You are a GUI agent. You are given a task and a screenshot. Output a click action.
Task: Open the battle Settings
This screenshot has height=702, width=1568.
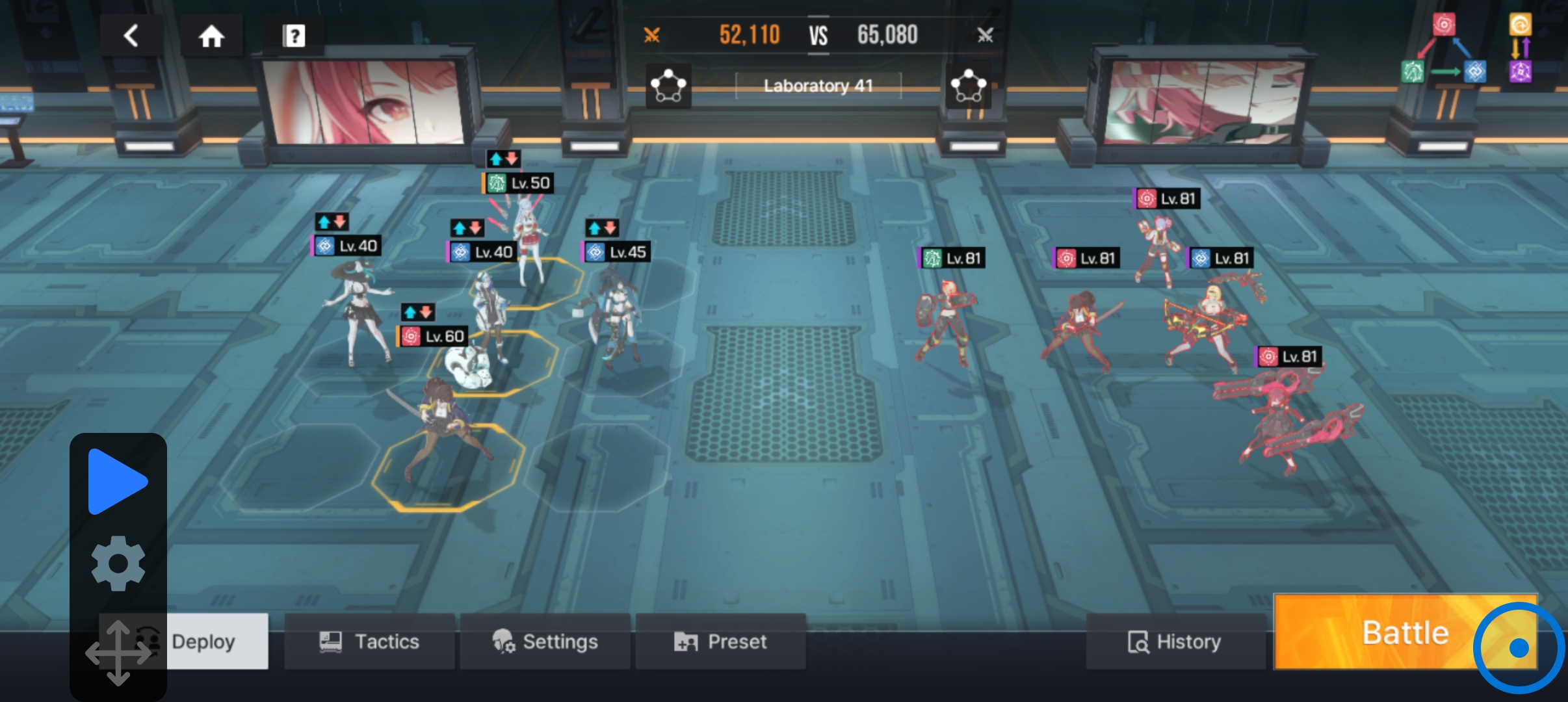(545, 642)
